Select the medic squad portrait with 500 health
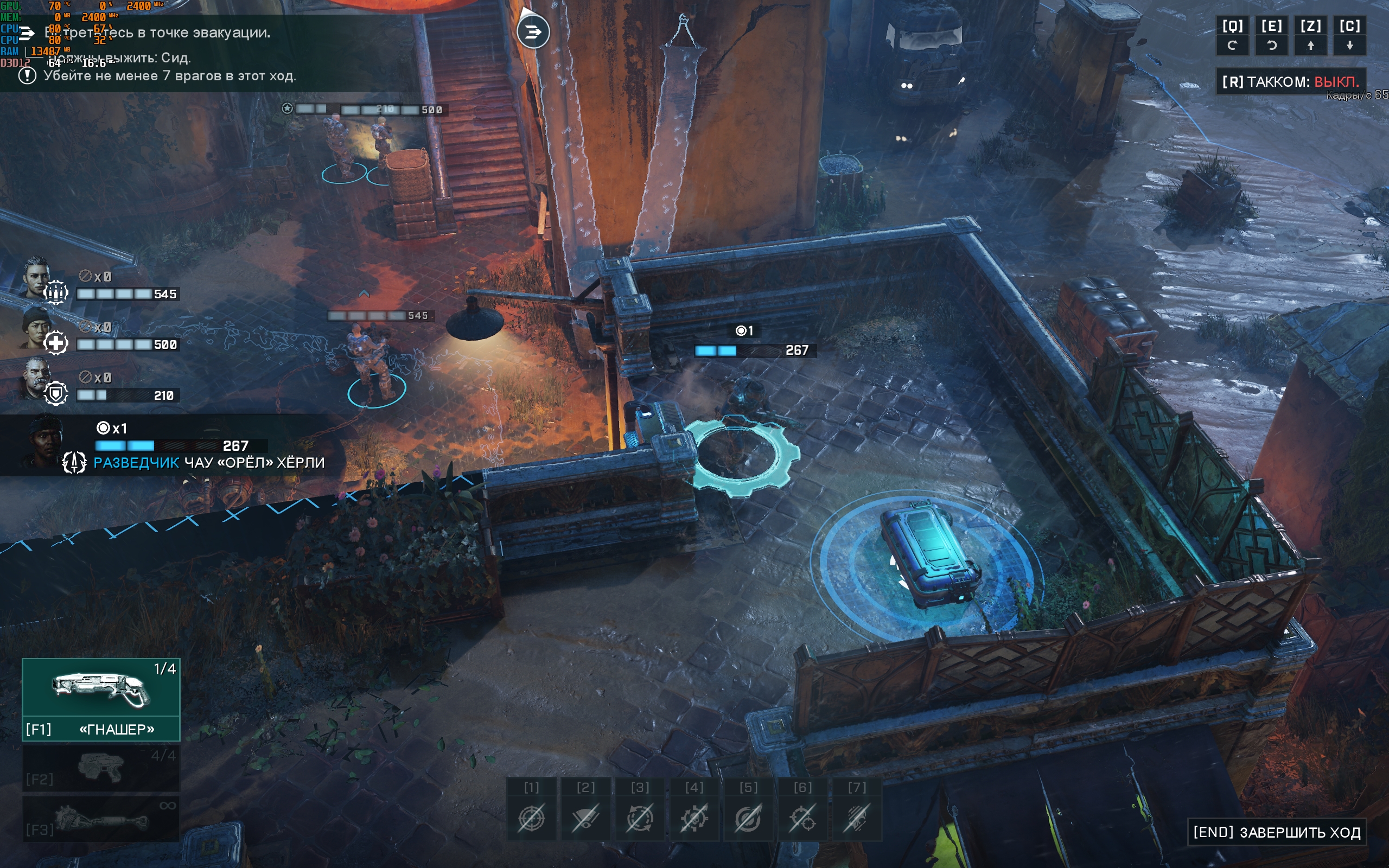1389x868 pixels. click(37, 328)
